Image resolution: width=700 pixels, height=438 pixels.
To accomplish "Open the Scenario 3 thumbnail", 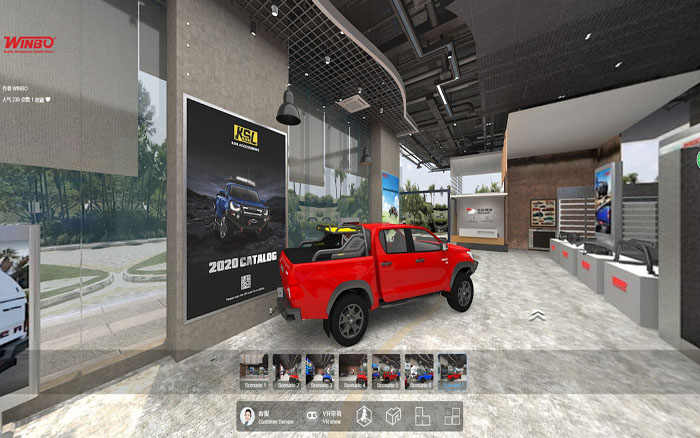I will 320,370.
